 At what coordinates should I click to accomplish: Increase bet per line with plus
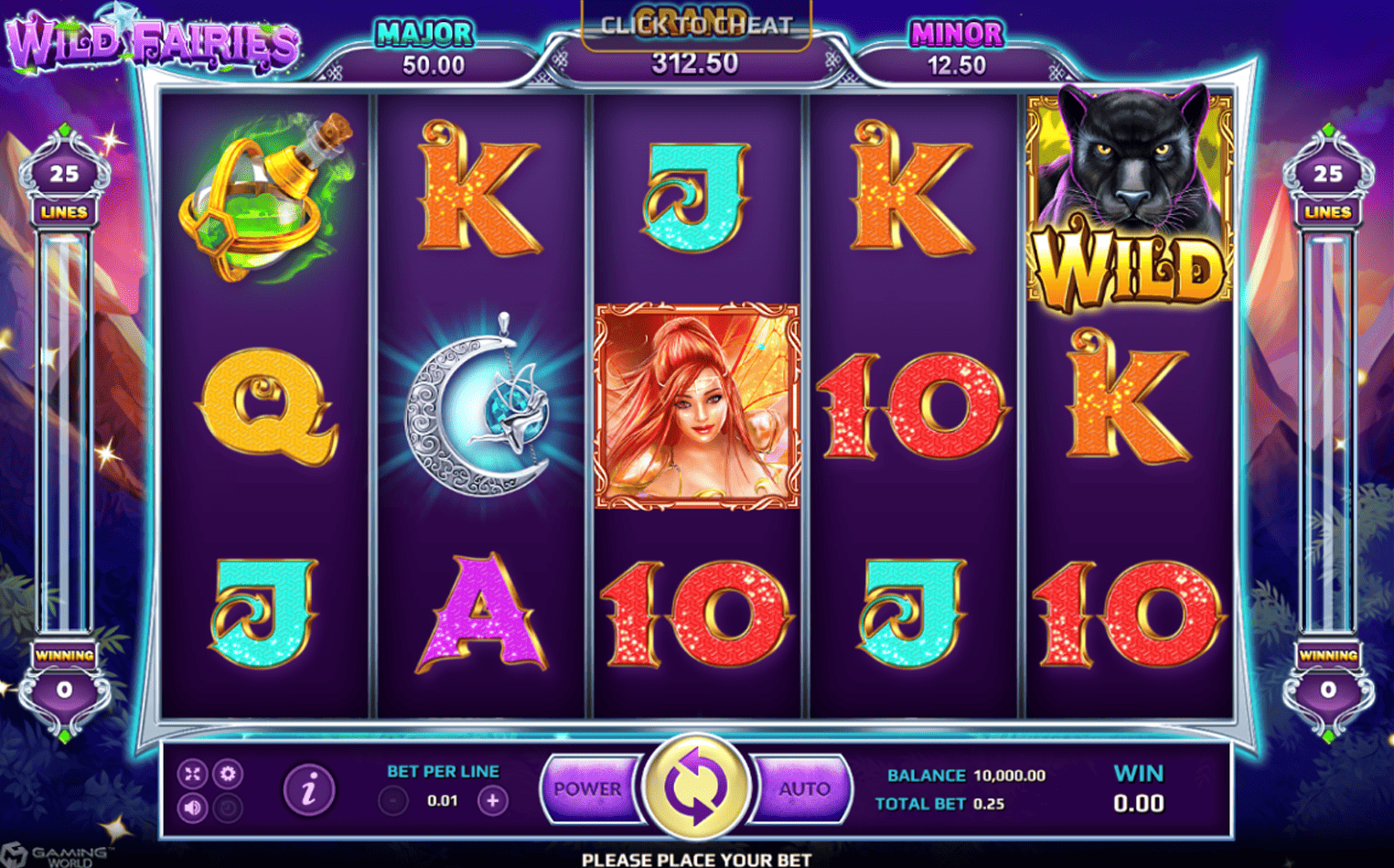point(492,801)
